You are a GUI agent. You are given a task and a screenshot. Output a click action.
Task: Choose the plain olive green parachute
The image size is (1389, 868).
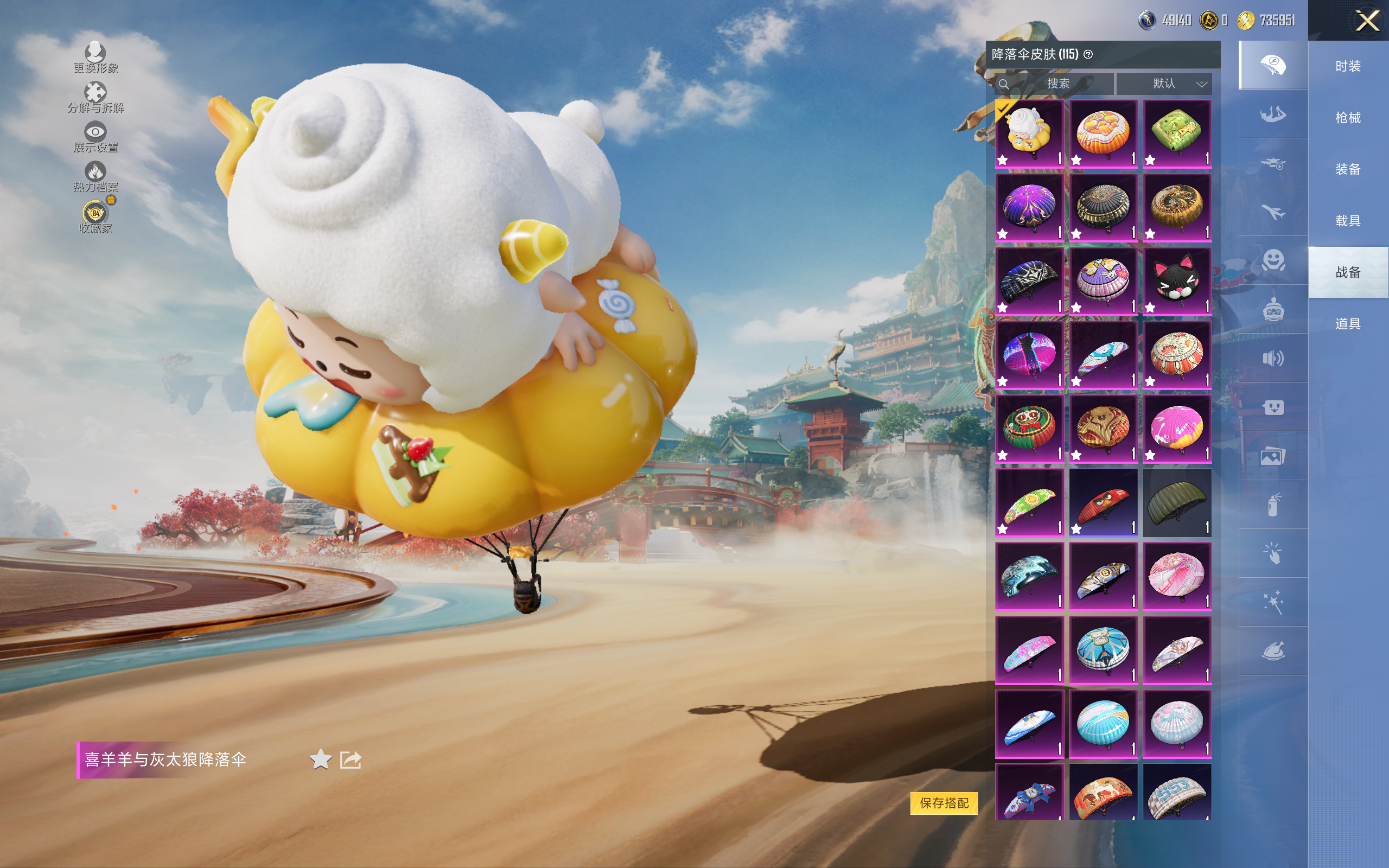pos(1176,502)
